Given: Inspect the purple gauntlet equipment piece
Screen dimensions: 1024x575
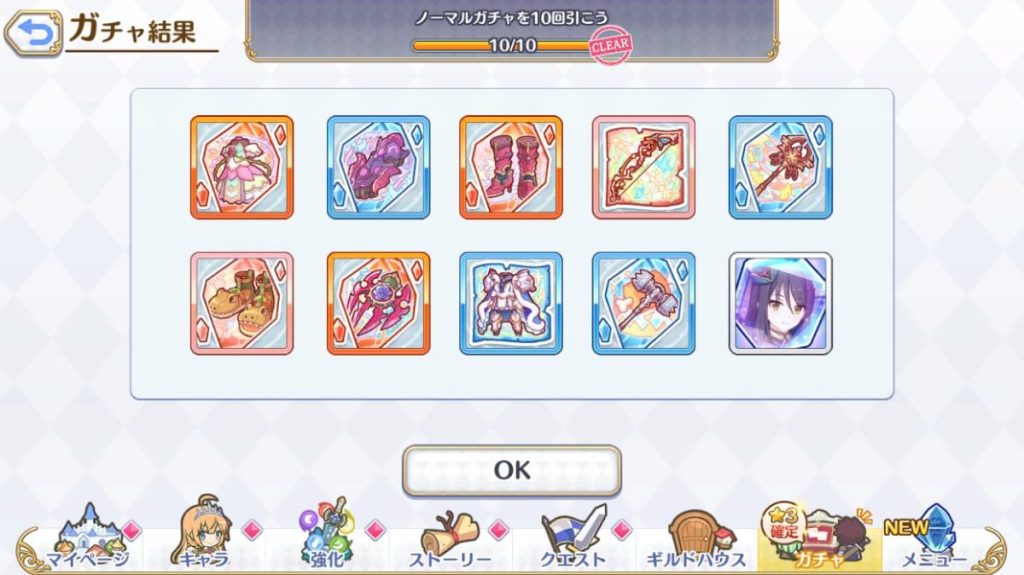Looking at the screenshot, I should coord(378,167).
